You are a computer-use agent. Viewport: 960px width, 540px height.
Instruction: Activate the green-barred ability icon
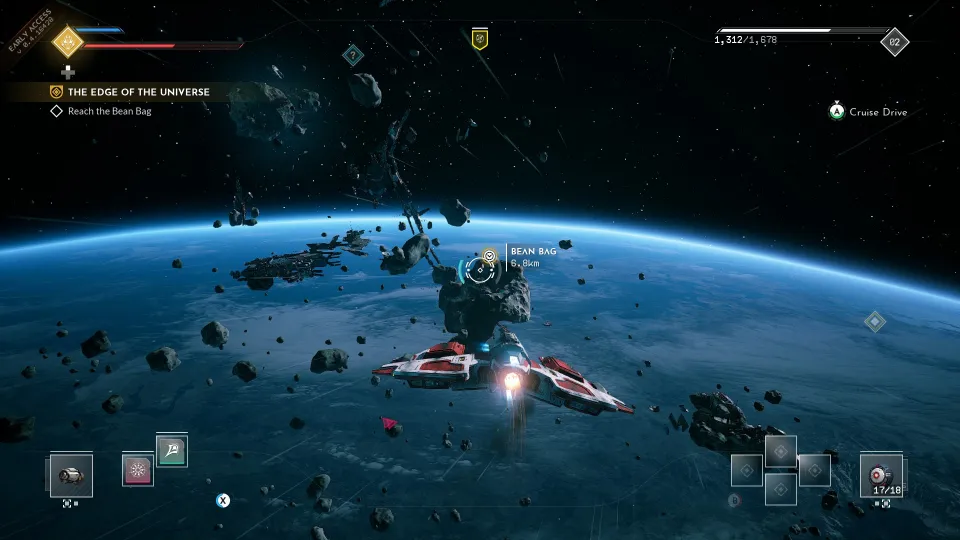pyautogui.click(x=171, y=452)
